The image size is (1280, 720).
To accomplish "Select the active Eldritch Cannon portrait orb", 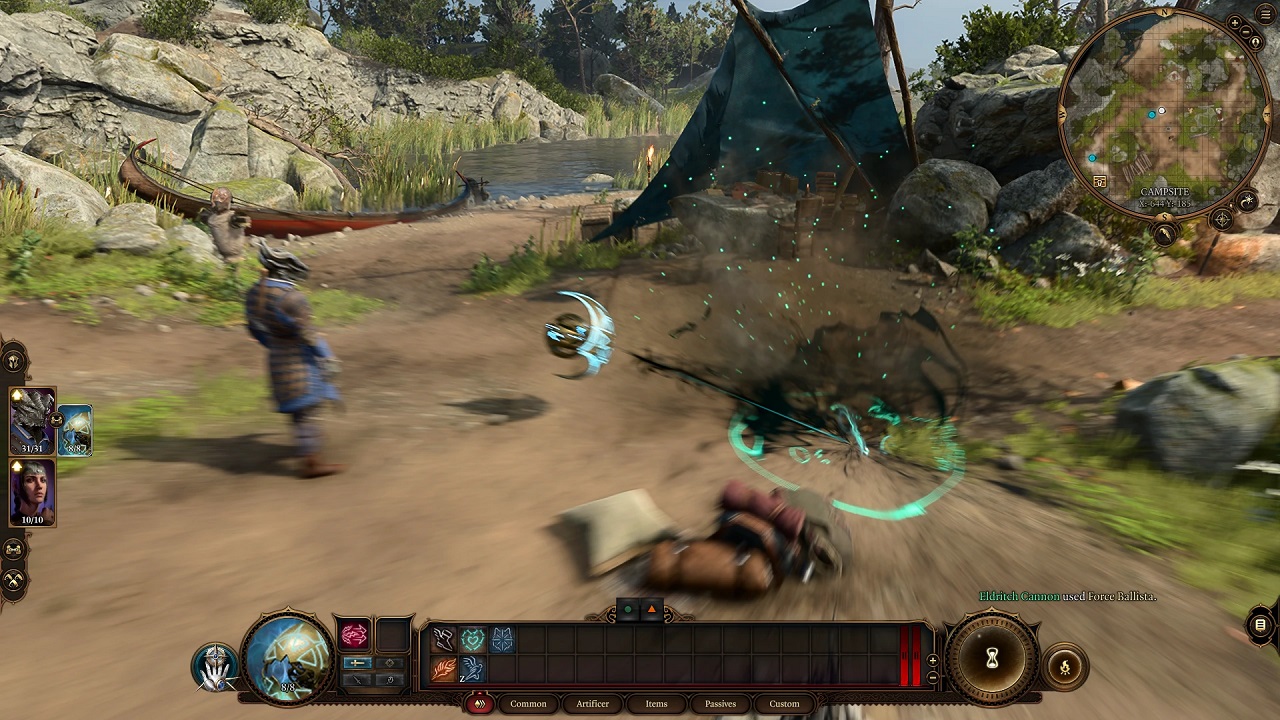I will [x=288, y=656].
